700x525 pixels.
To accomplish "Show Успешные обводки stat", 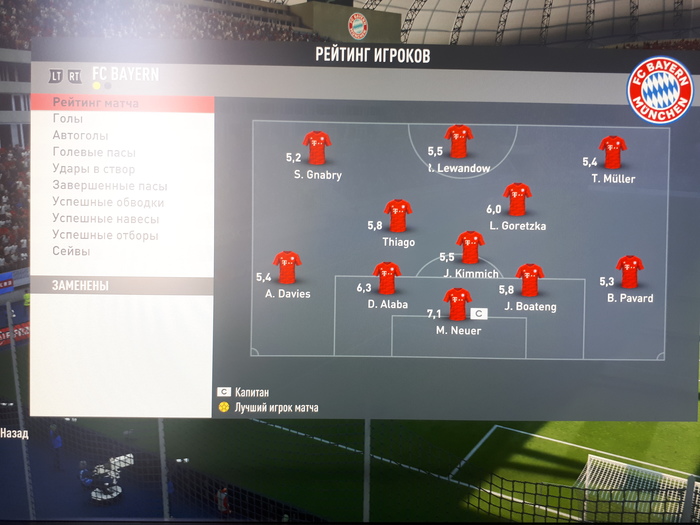I will coord(108,202).
